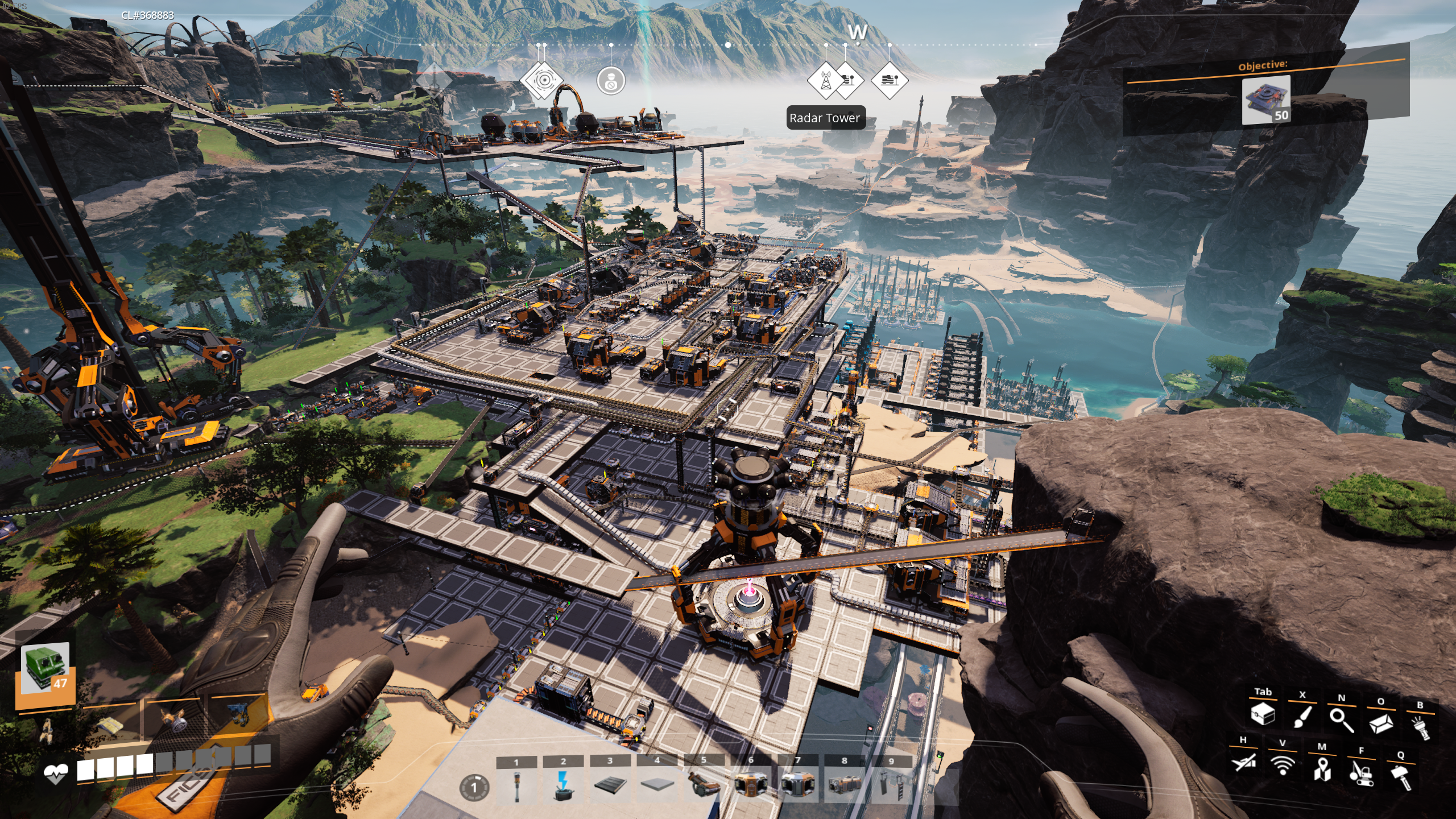Click the hotbar number 1 selector wheel
Image resolution: width=1456 pixels, height=819 pixels.
tap(474, 788)
